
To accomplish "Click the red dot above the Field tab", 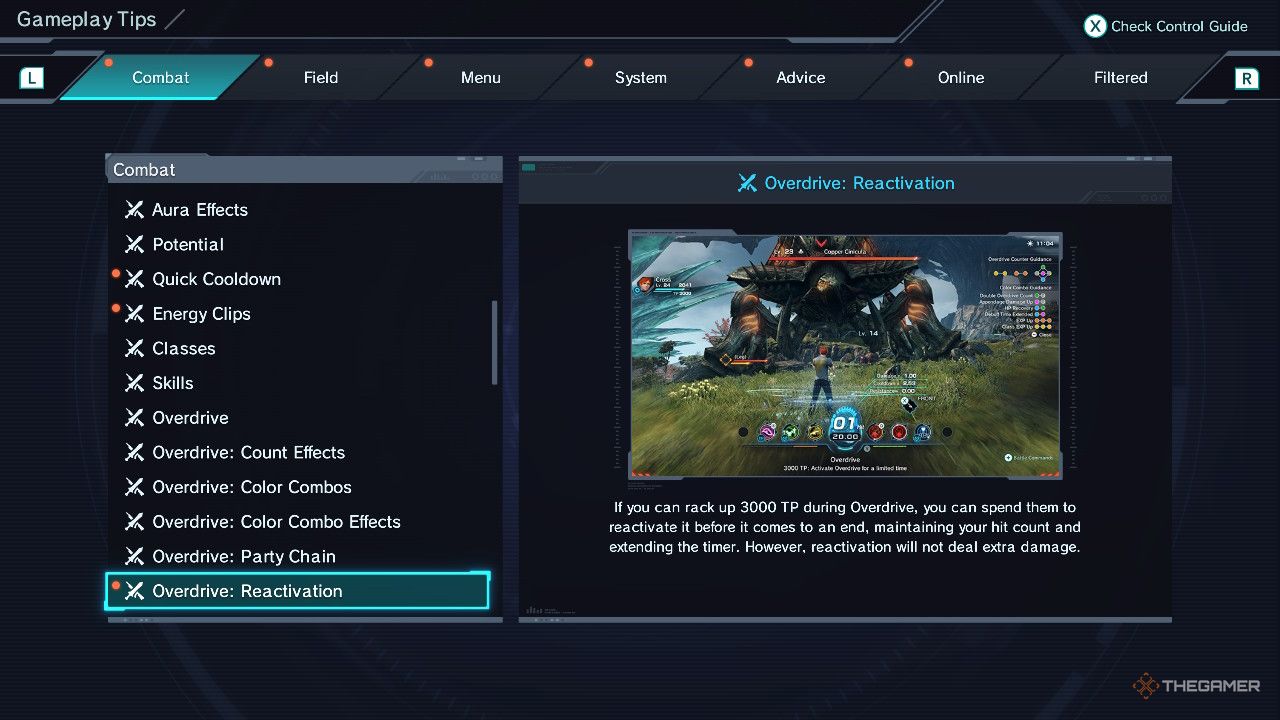I will [268, 60].
